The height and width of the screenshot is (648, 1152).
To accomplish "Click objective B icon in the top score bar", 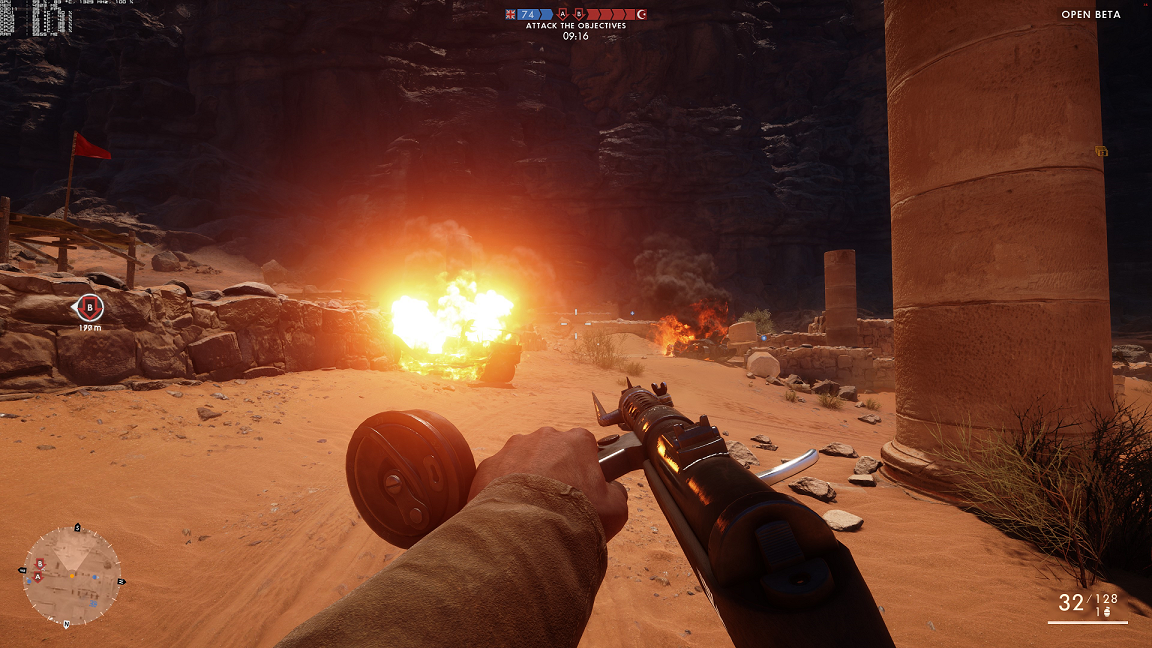I will 578,14.
